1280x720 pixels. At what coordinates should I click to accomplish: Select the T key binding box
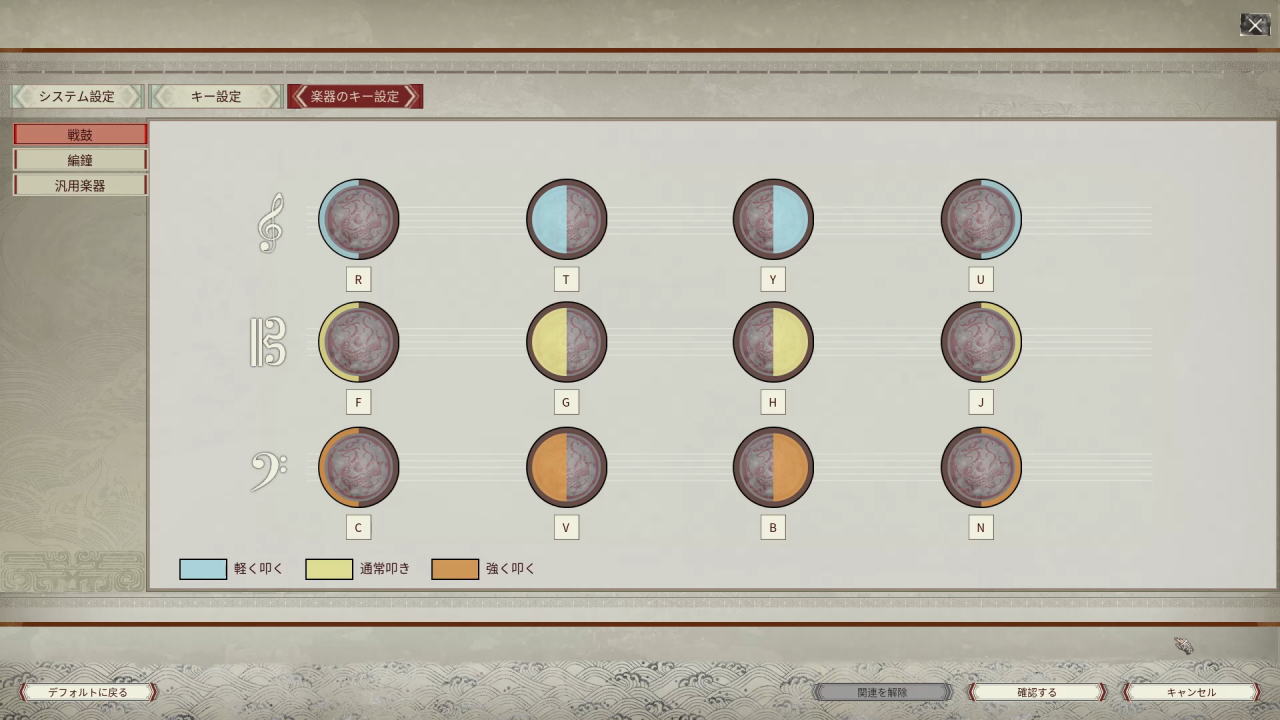(566, 280)
